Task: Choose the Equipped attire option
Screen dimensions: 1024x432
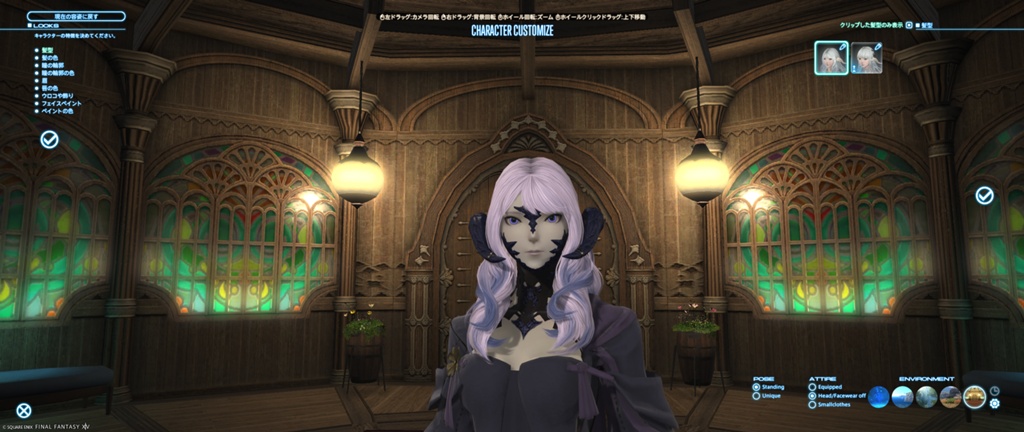Action: [811, 387]
